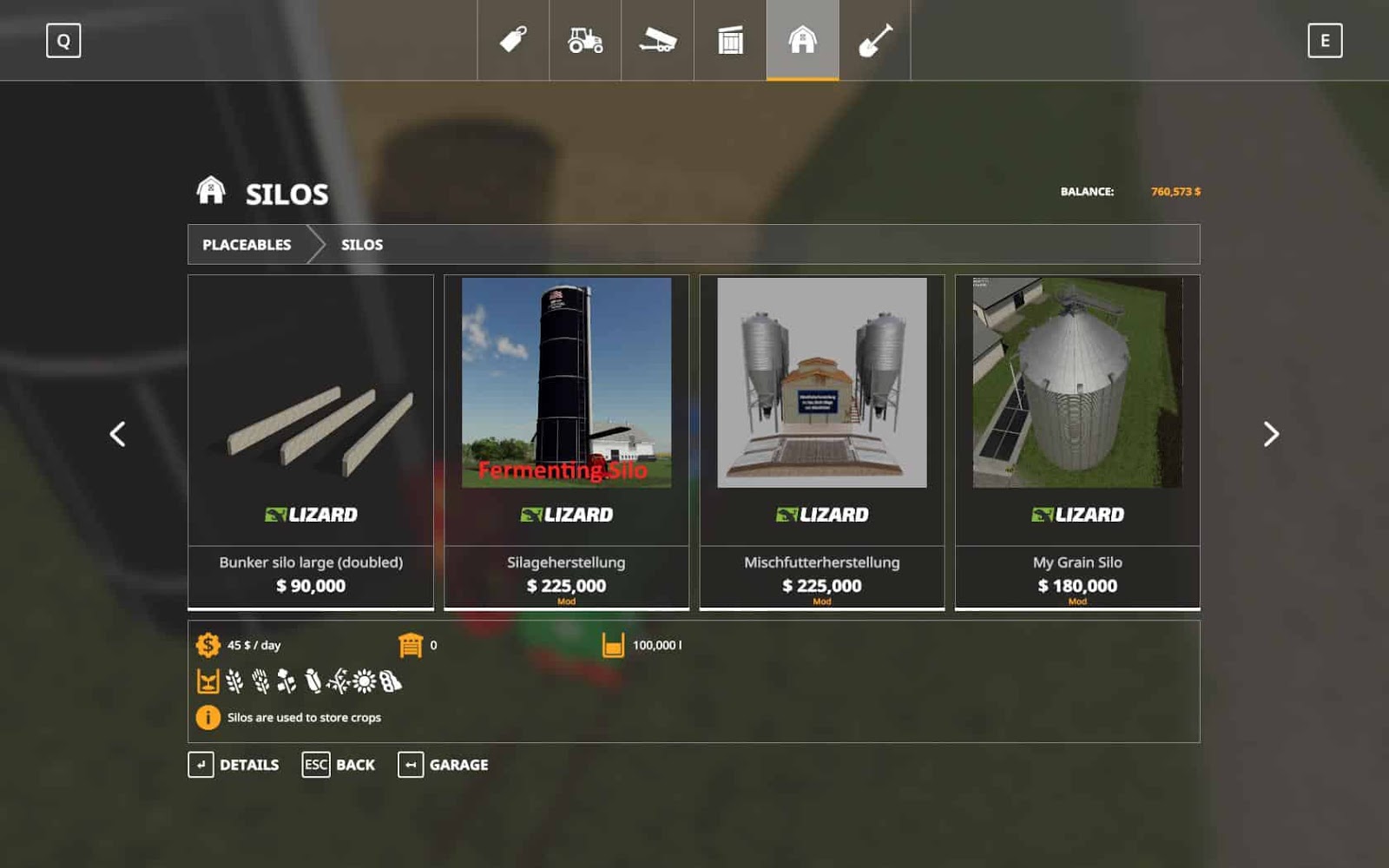The width and height of the screenshot is (1389, 868).
Task: Click the 45 $/day maintenance cost icon
Action: click(208, 644)
